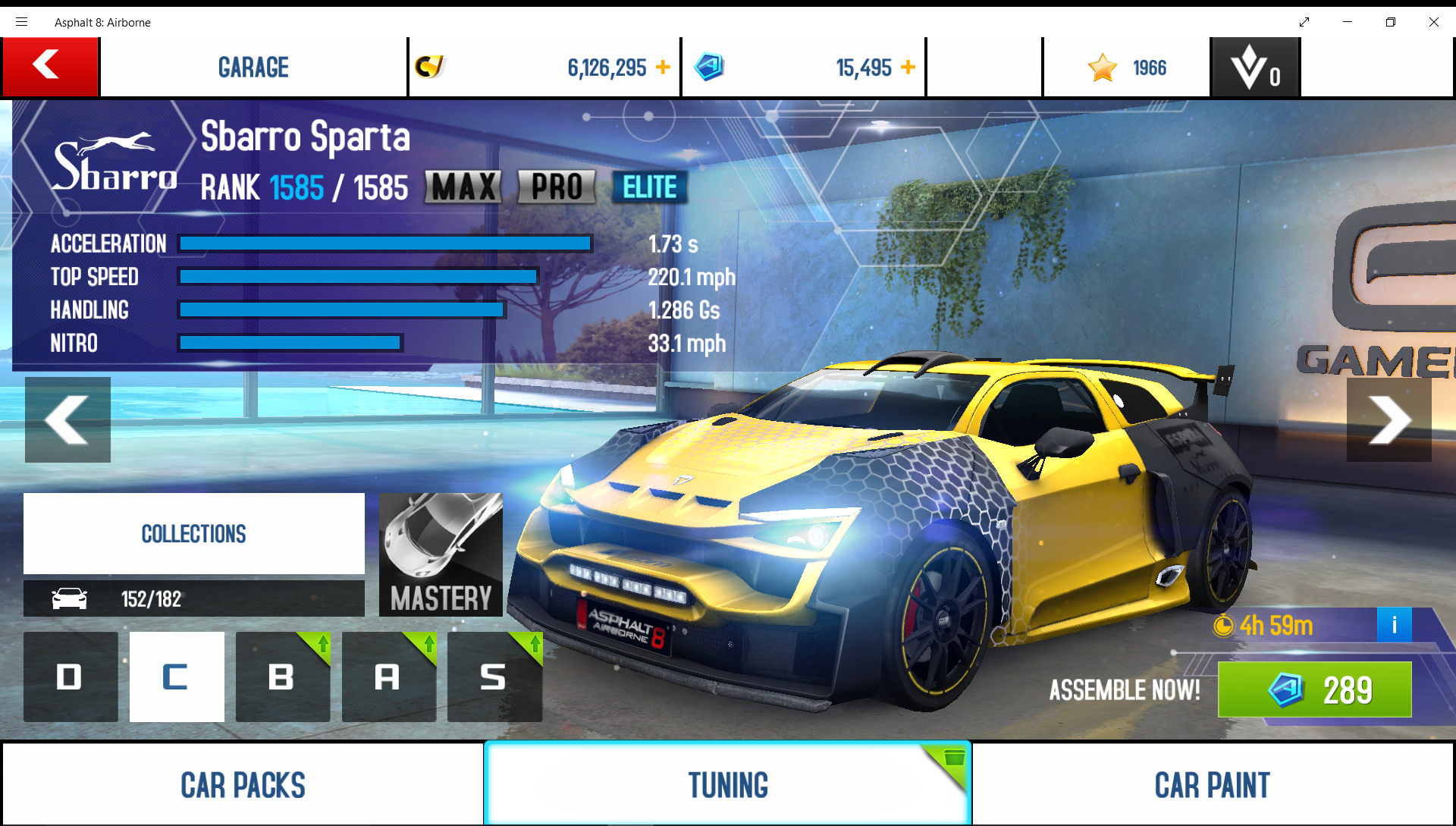1456x826 pixels.
Task: Switch to class D cars
Action: (x=71, y=677)
